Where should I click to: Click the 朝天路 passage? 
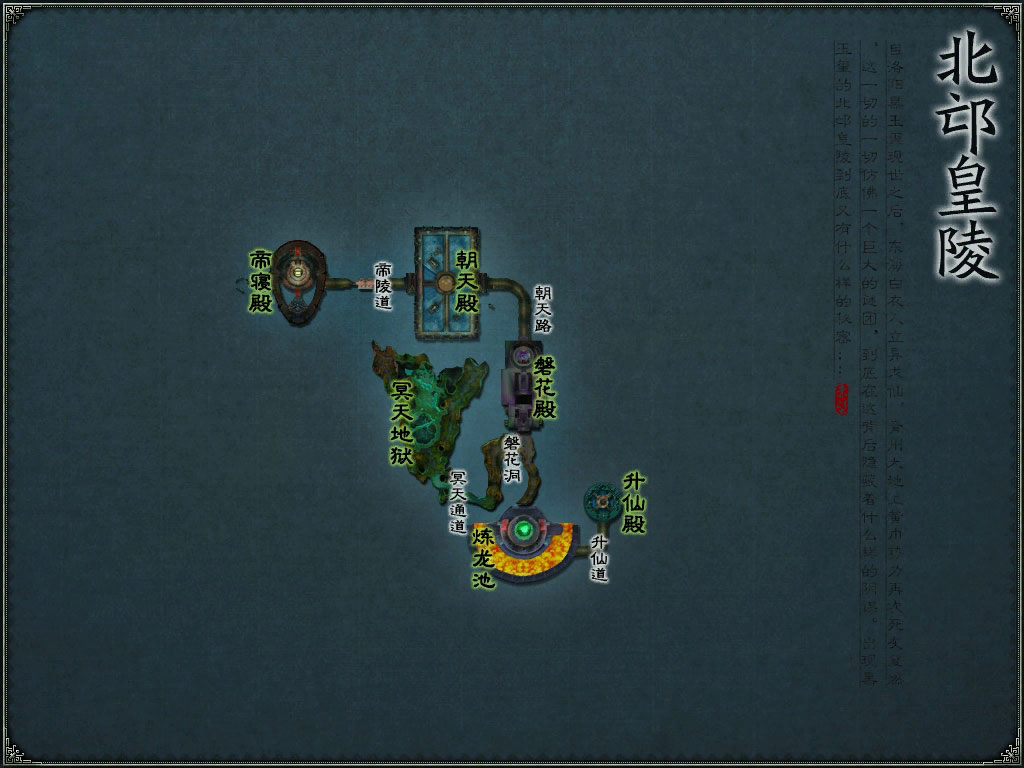543,308
